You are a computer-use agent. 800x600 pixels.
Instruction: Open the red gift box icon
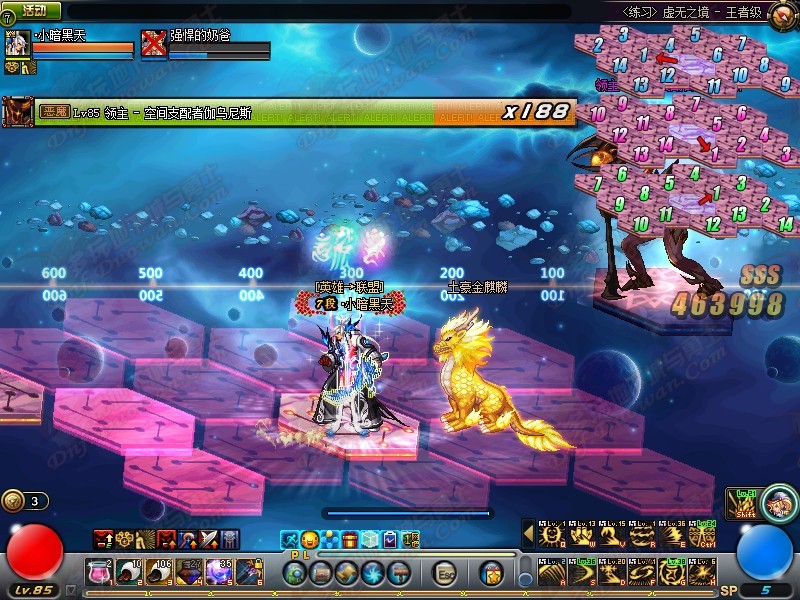point(349,540)
